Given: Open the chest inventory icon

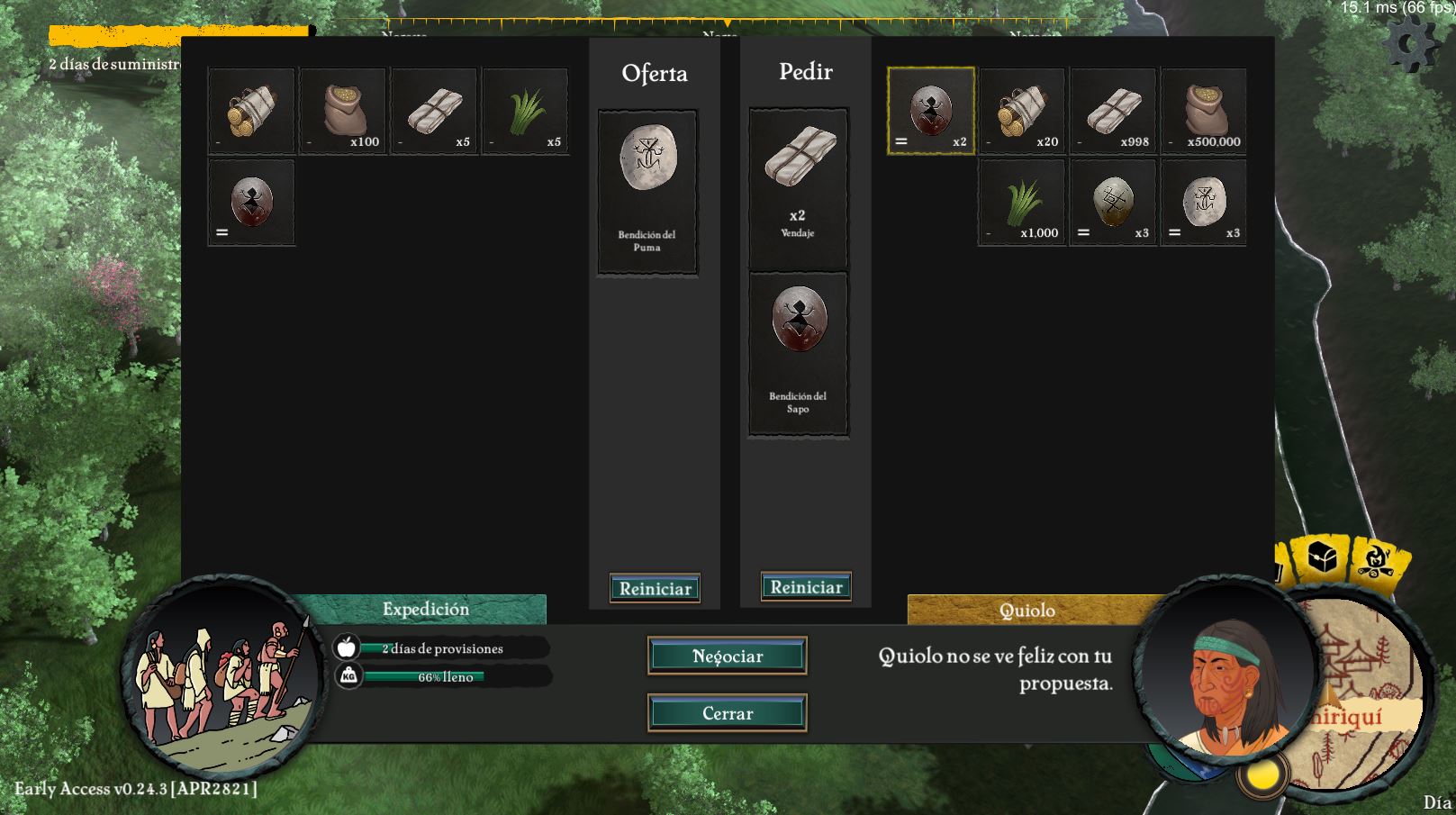Looking at the screenshot, I should point(1322,558).
